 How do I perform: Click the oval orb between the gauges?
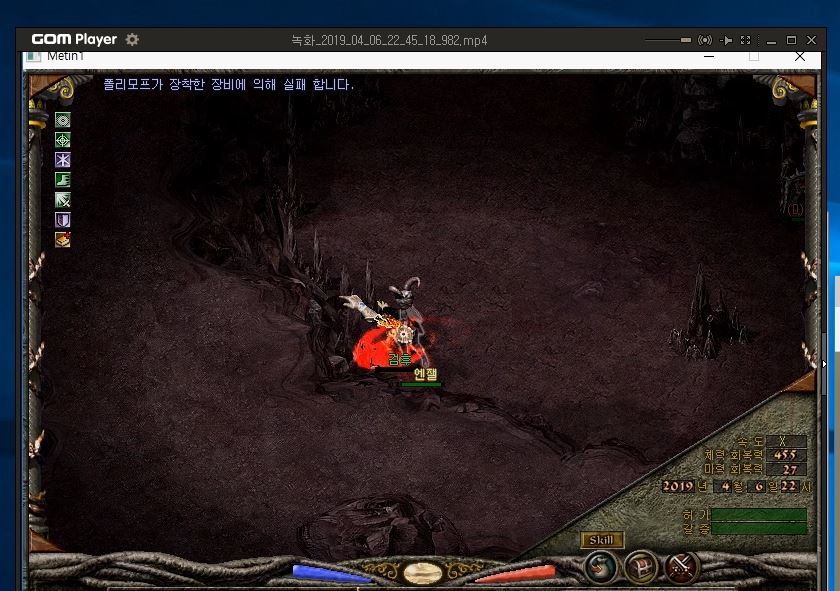point(423,573)
